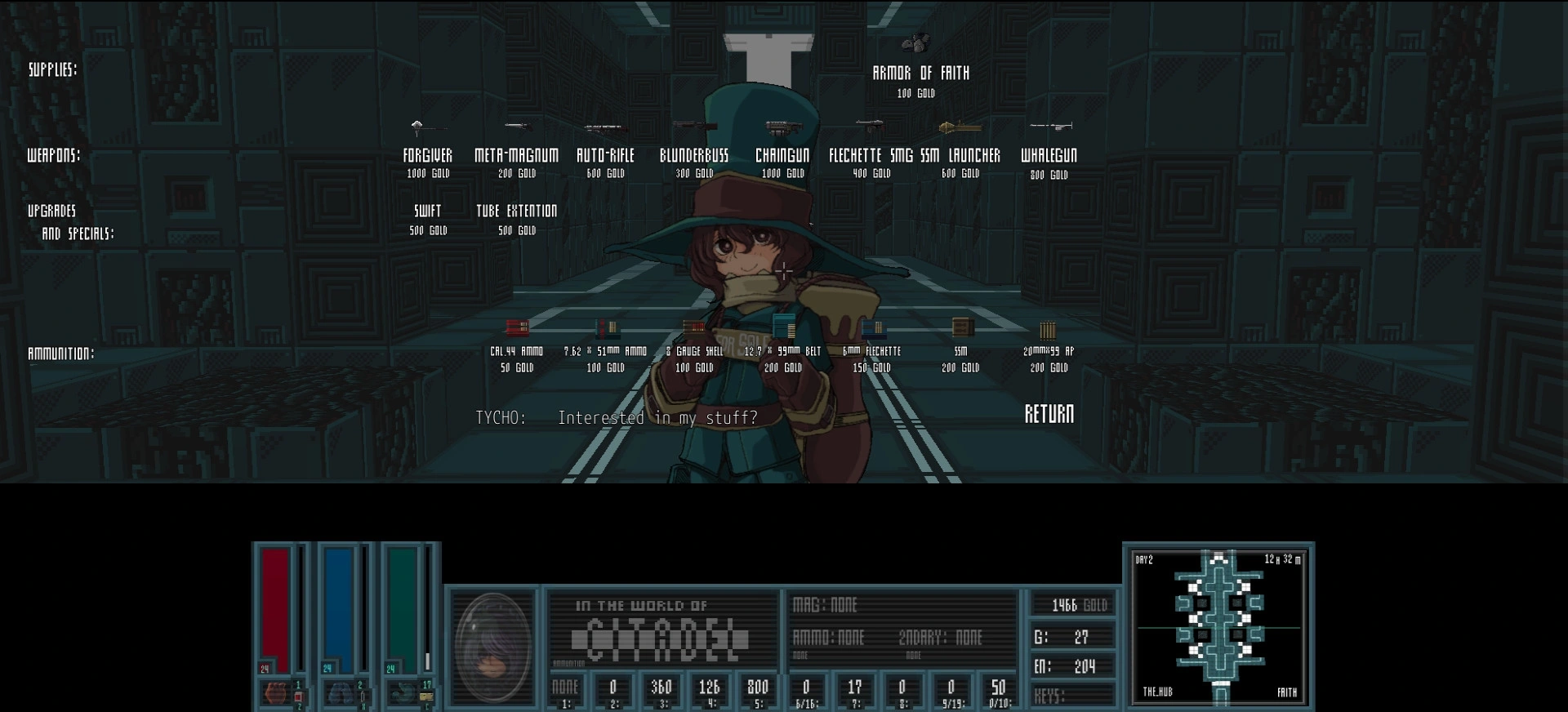Buy the SSM Launcher
The width and height of the screenshot is (1568, 712).
(960, 155)
